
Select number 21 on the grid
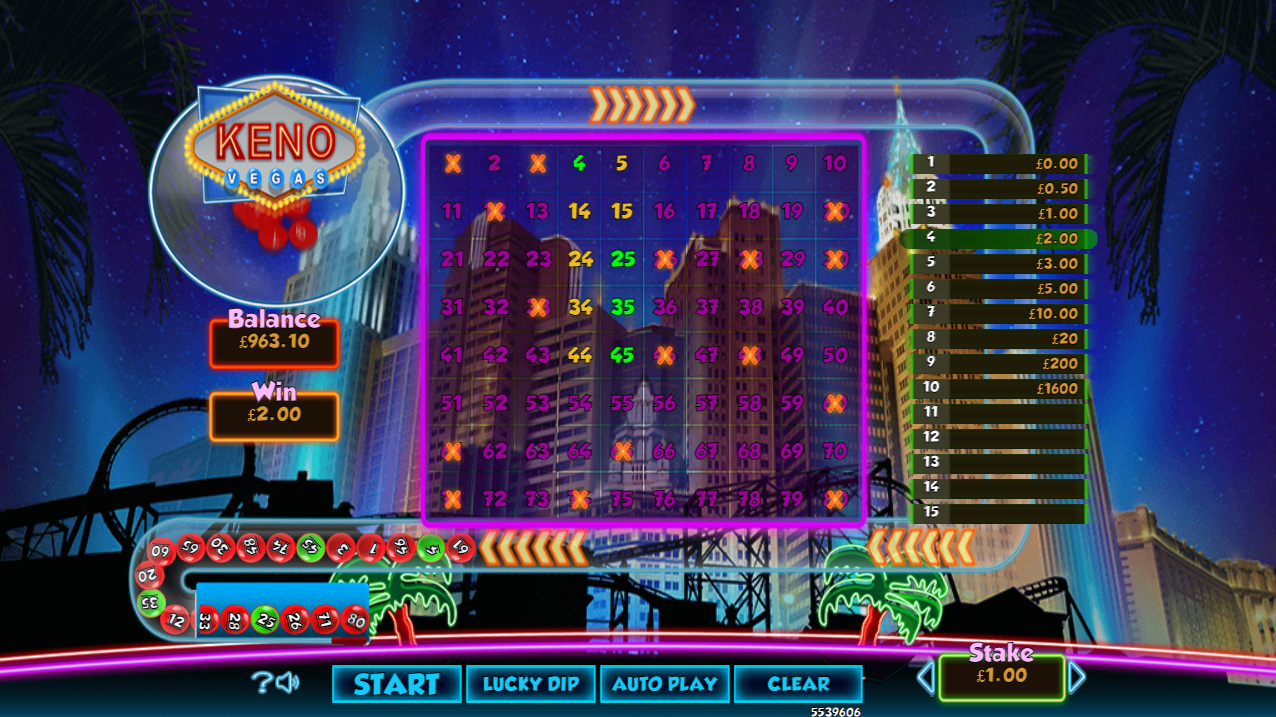(452, 259)
